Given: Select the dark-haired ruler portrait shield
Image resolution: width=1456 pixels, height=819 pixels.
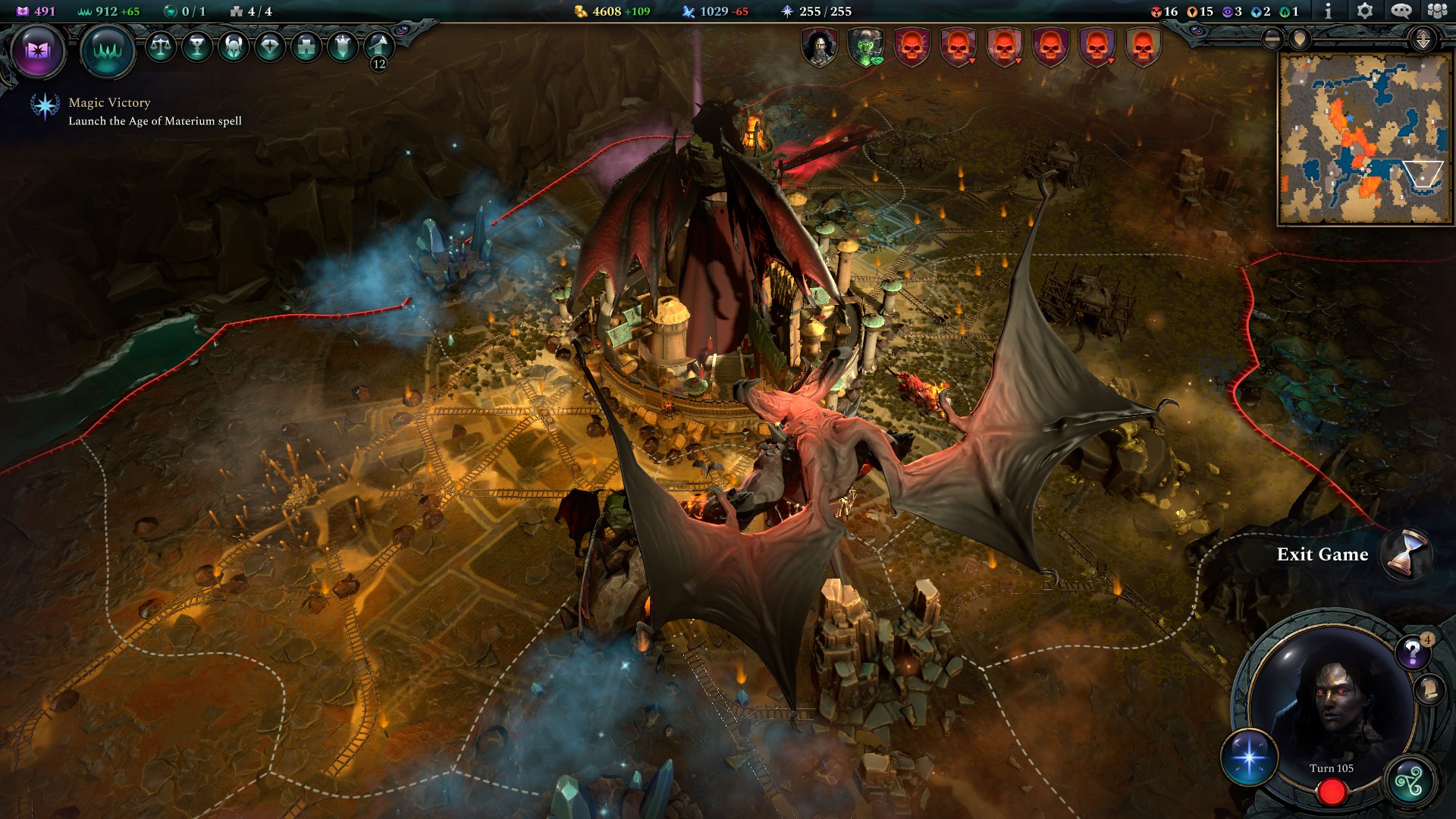Looking at the screenshot, I should (820, 47).
